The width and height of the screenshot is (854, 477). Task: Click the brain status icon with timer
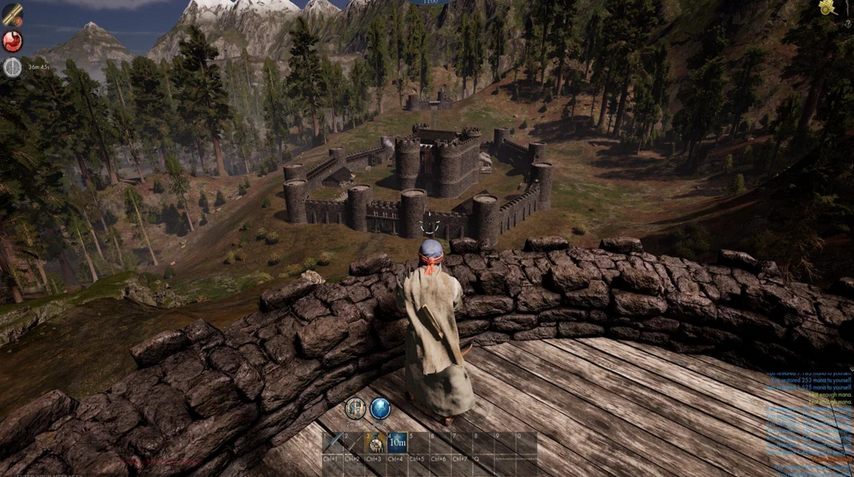point(12,67)
